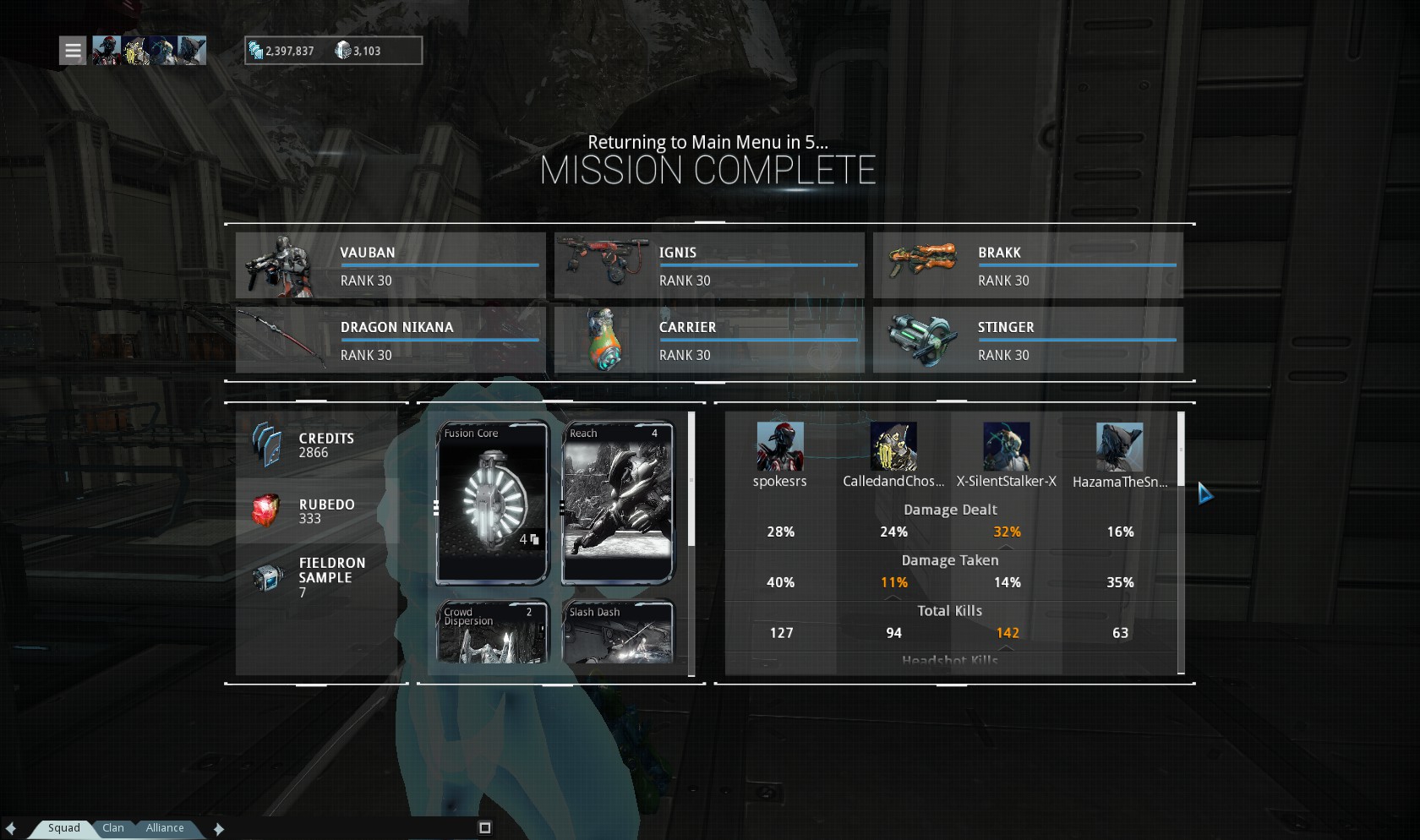Click the spokesrs player avatar
Screen dimensions: 1420x840
click(779, 446)
